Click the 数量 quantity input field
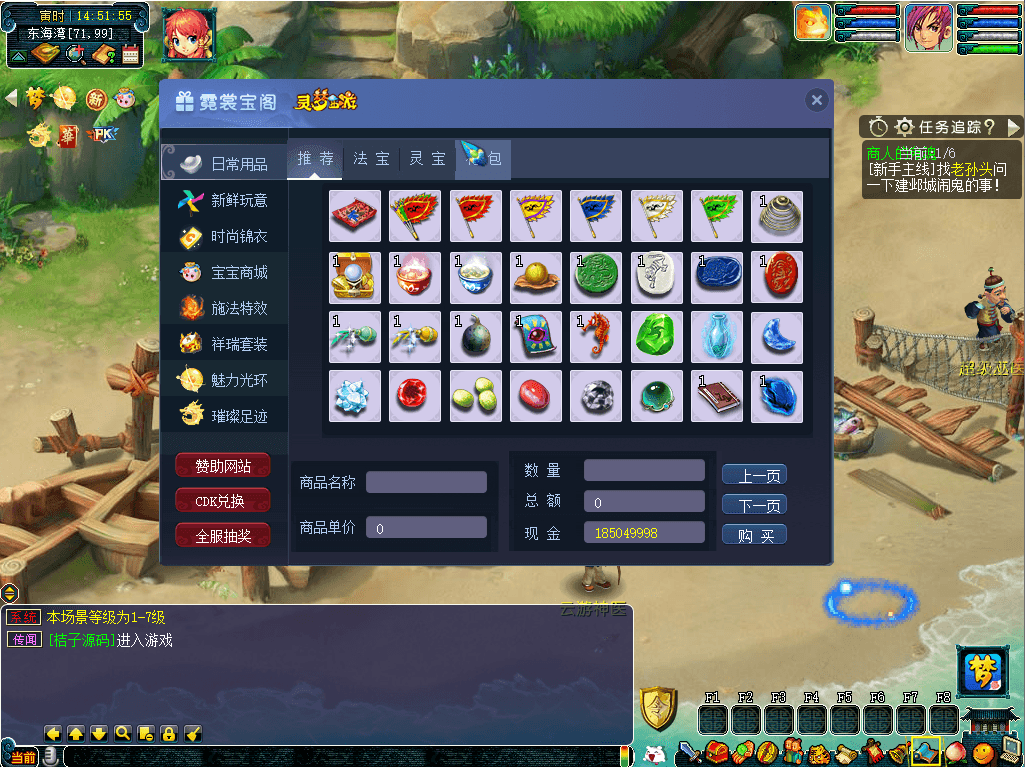Screen dimensions: 1025x767 [644, 470]
